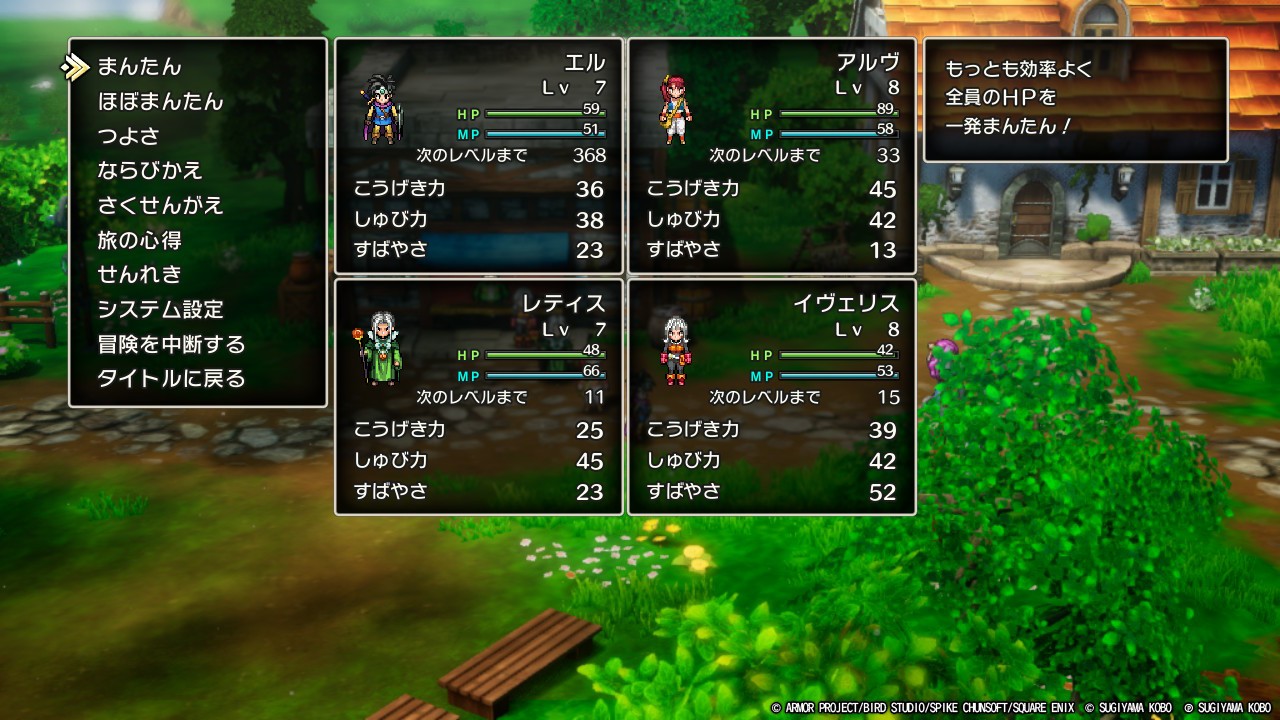Choose the ほぼまんたん heal option

(160, 102)
